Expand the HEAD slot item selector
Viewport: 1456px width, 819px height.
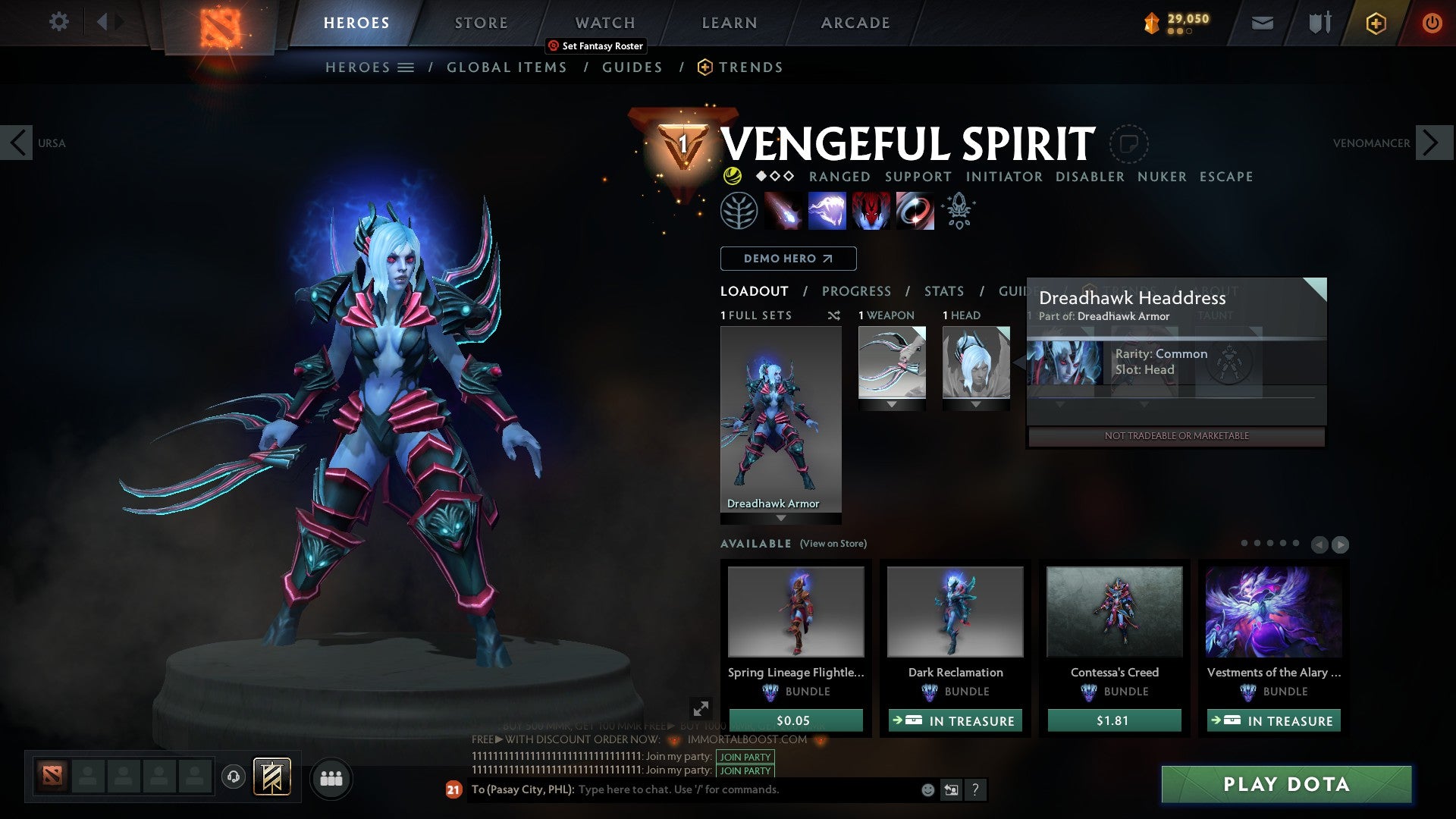(x=976, y=403)
